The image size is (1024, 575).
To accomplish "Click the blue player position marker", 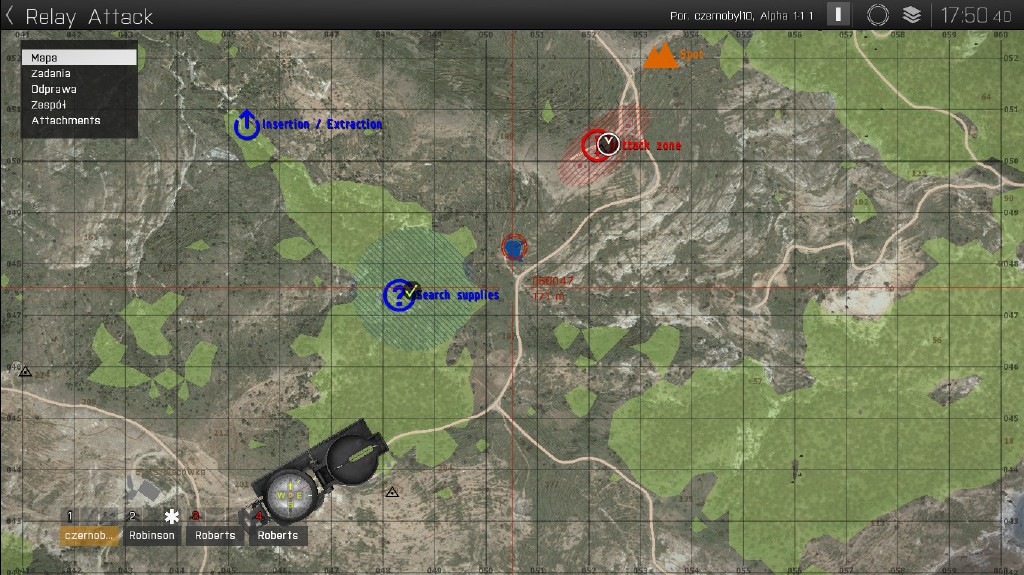I will 513,247.
